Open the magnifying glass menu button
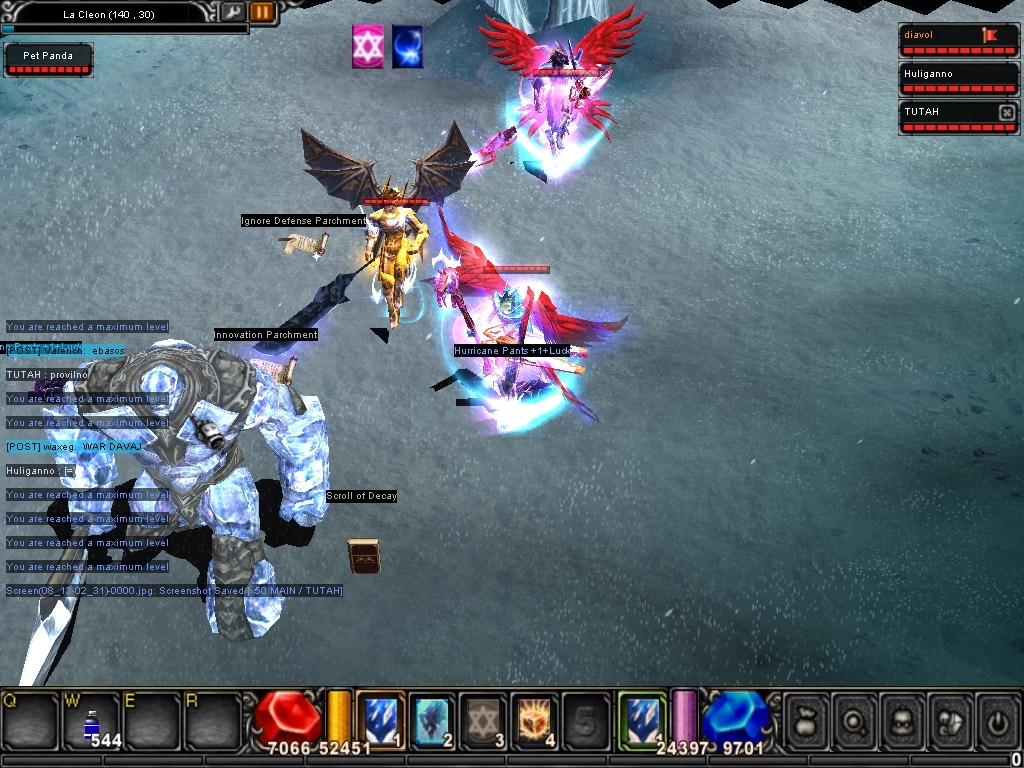This screenshot has height=768, width=1024. pos(854,720)
